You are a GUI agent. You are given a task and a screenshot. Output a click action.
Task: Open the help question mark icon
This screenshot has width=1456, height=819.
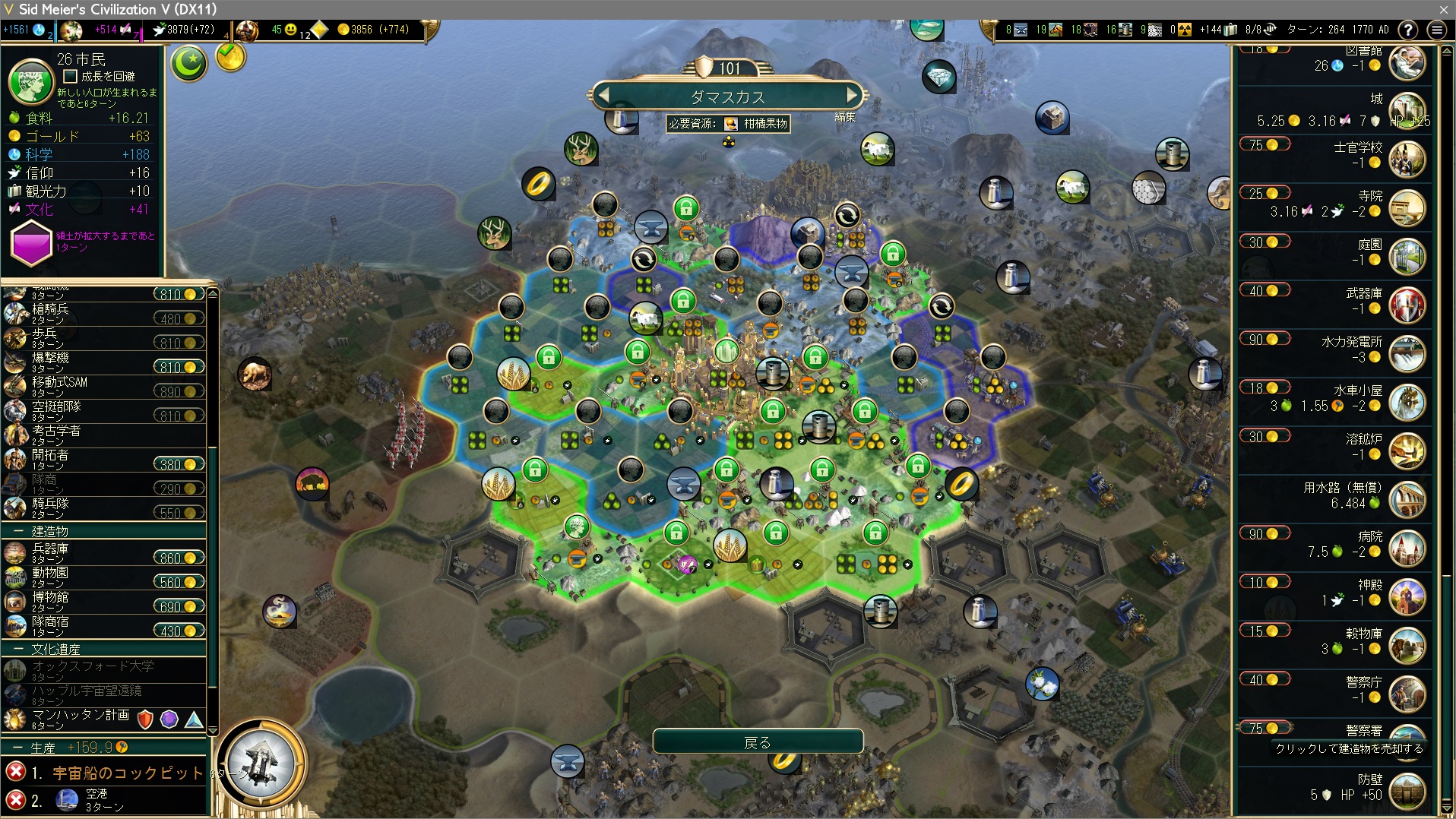tap(1408, 30)
